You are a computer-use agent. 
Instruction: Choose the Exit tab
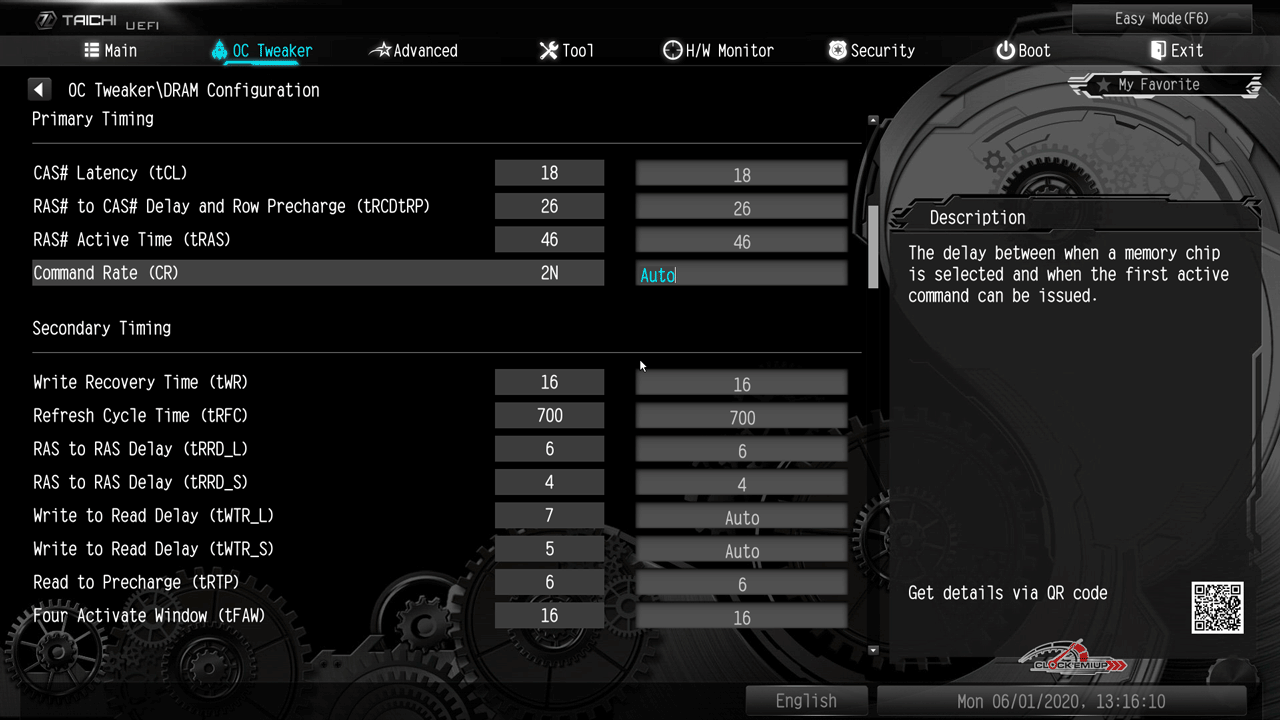point(1176,51)
